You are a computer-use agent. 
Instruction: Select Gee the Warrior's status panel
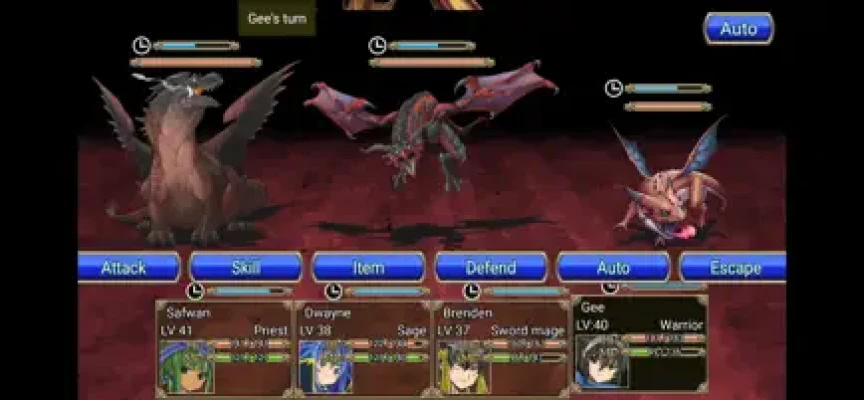(640, 342)
